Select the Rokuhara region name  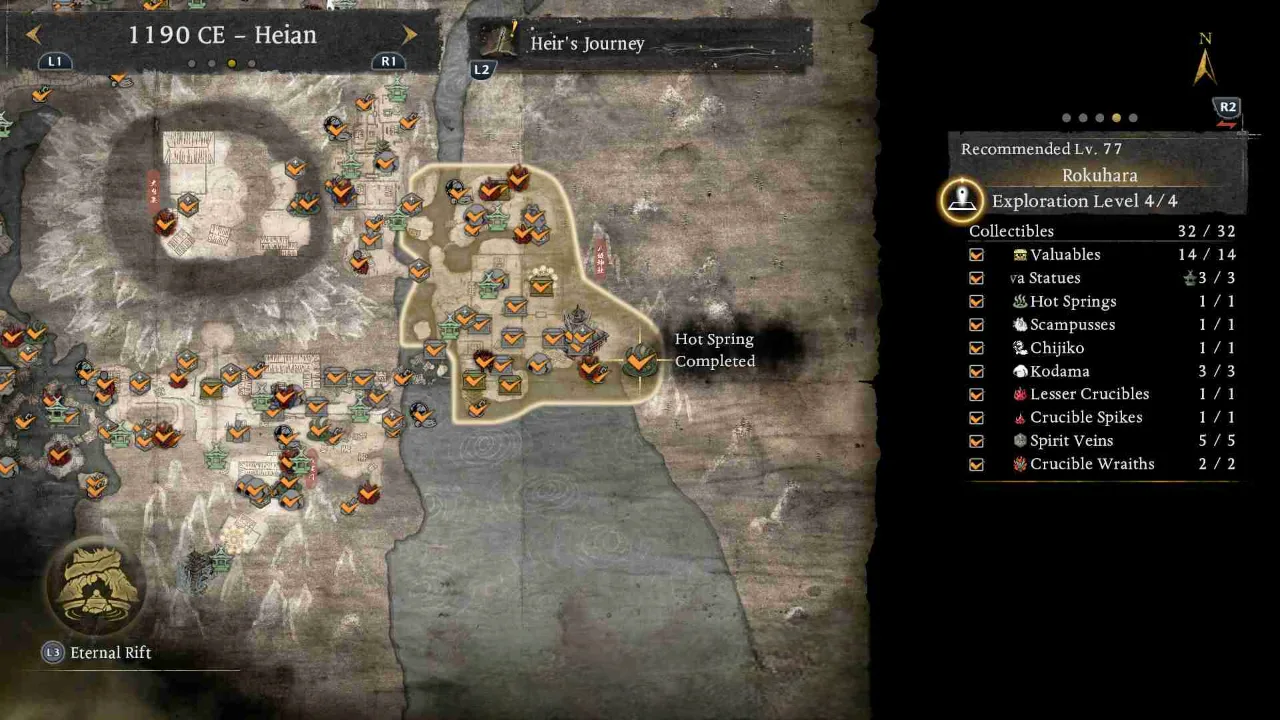pyautogui.click(x=1099, y=175)
